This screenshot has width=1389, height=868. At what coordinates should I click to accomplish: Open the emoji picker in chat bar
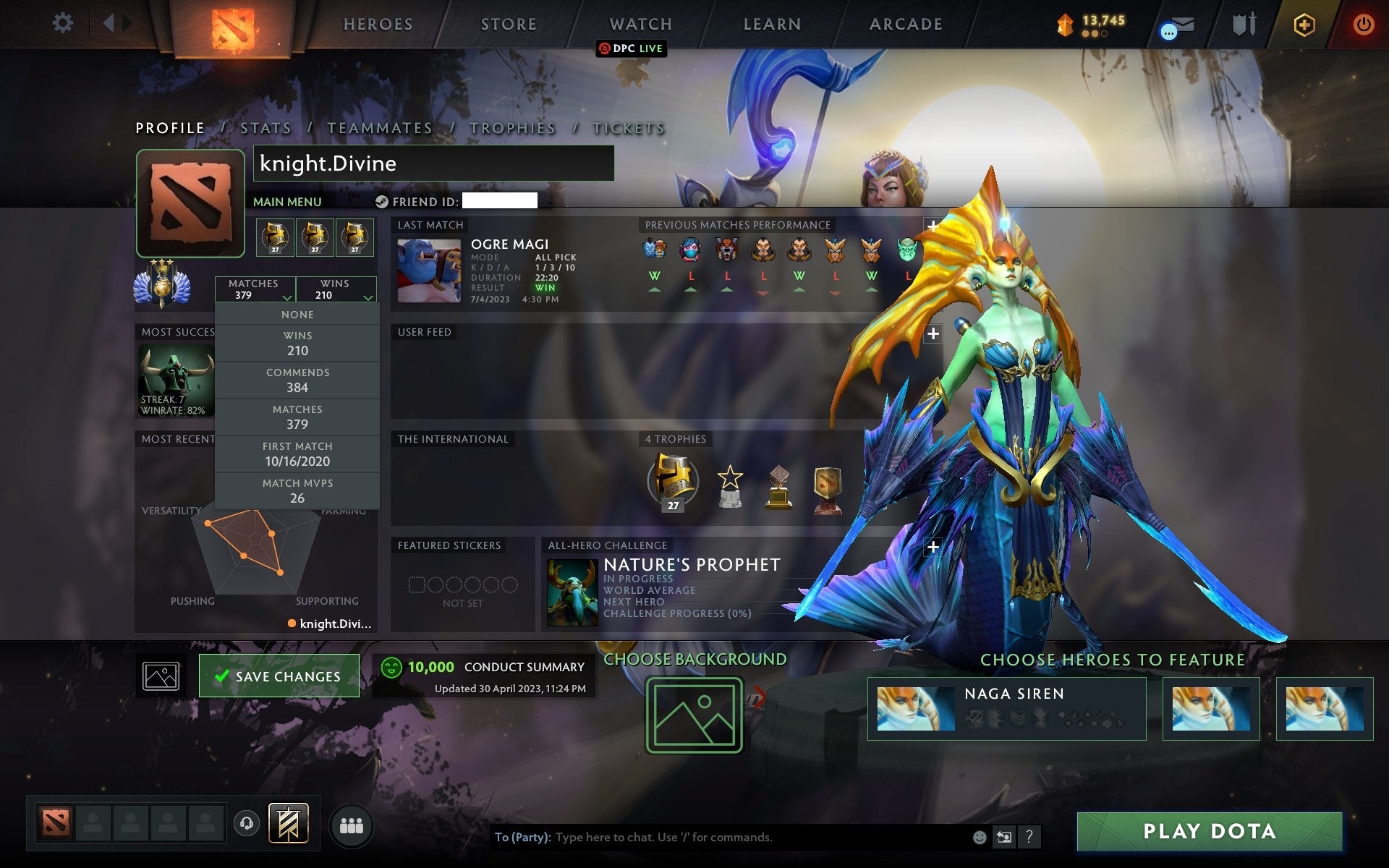tap(980, 837)
